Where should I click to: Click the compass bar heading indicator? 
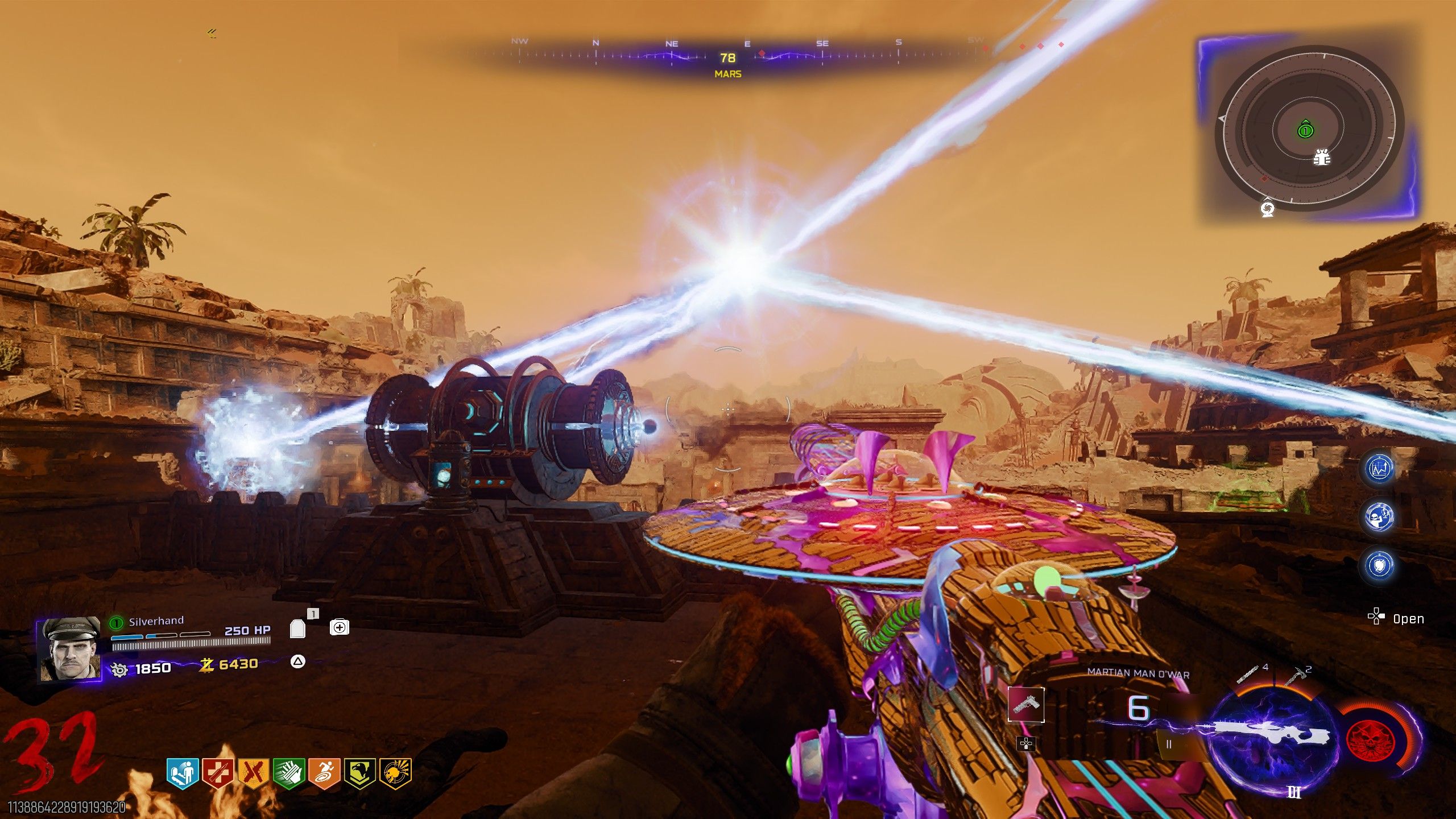(x=727, y=58)
